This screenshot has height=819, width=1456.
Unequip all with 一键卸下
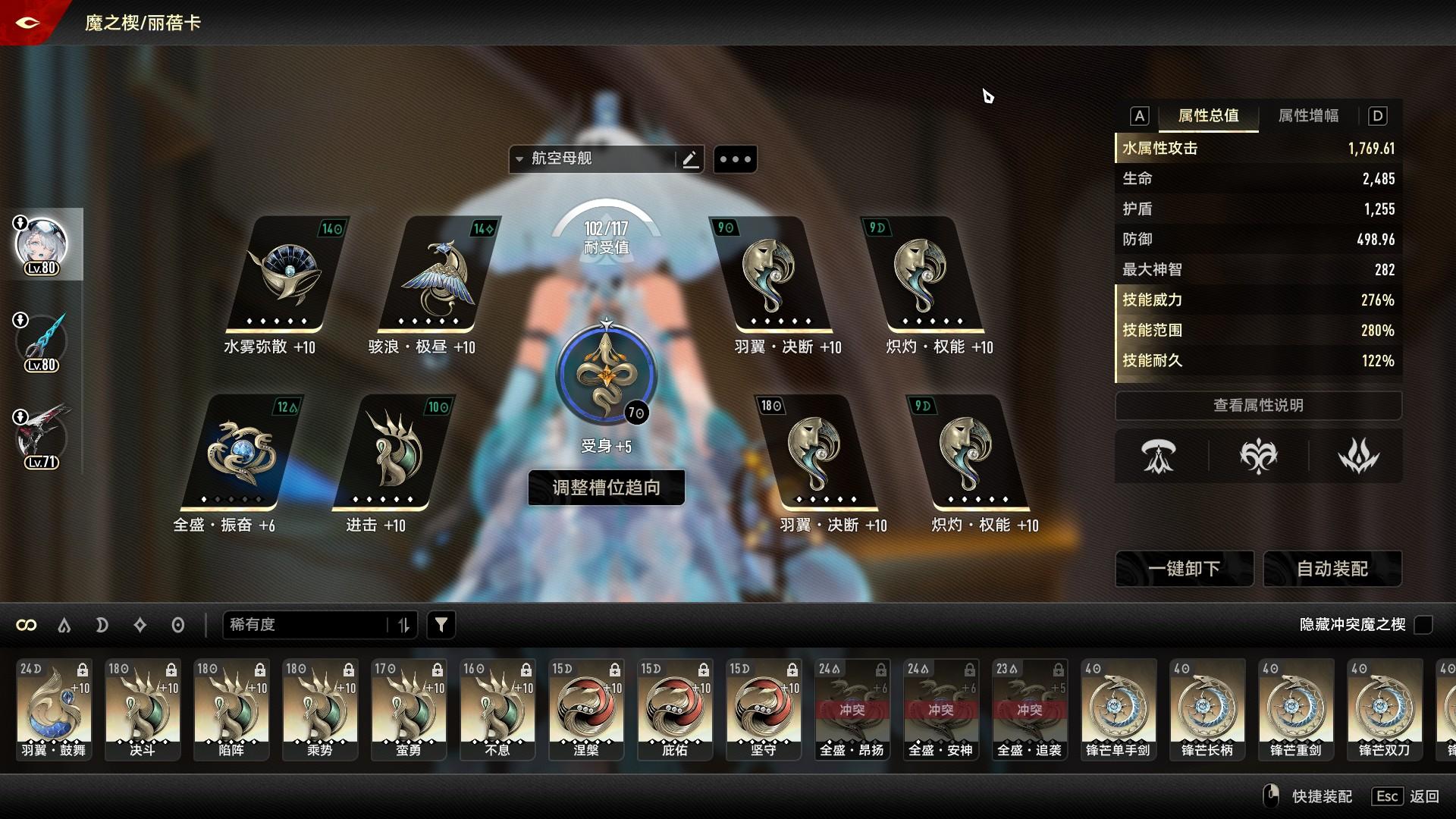pos(1183,569)
